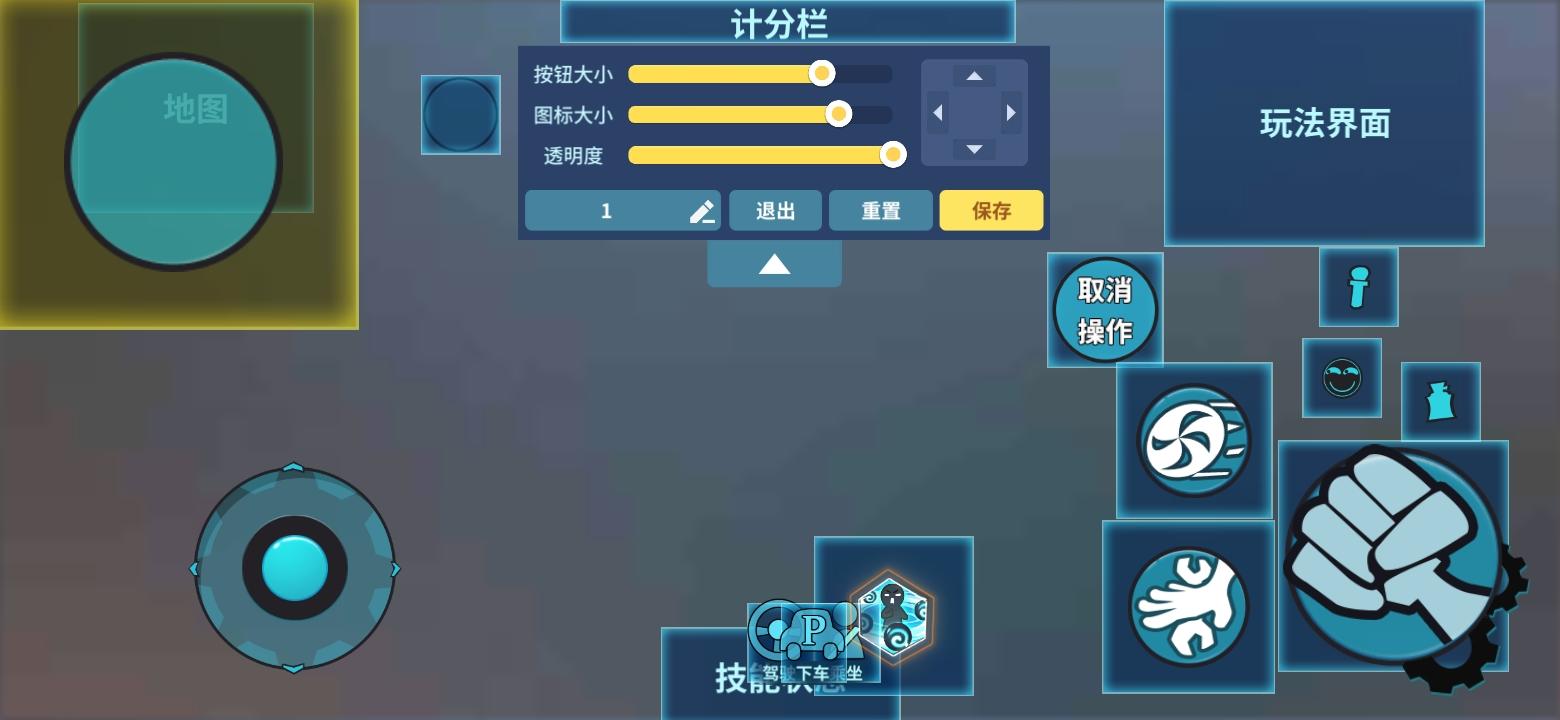The image size is (1560, 720).
Task: Select the spray bottle item icon
Action: 1440,402
